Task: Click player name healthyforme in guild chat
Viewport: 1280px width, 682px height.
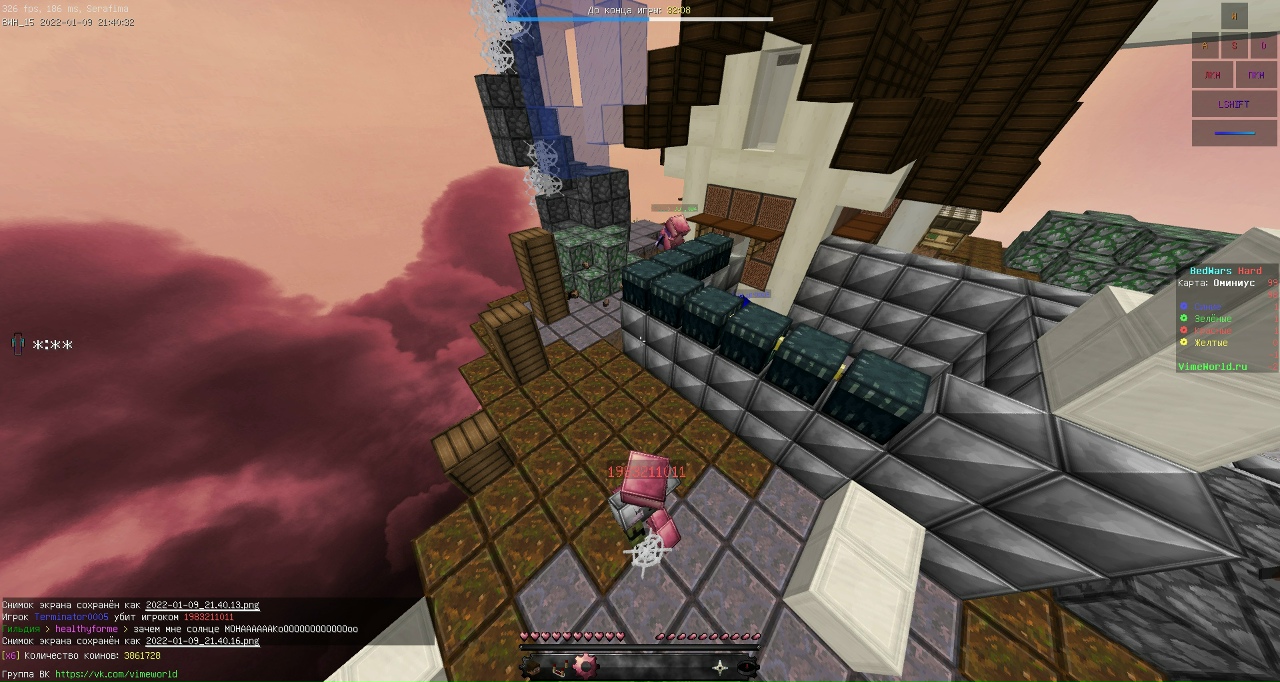Action: [x=86, y=629]
